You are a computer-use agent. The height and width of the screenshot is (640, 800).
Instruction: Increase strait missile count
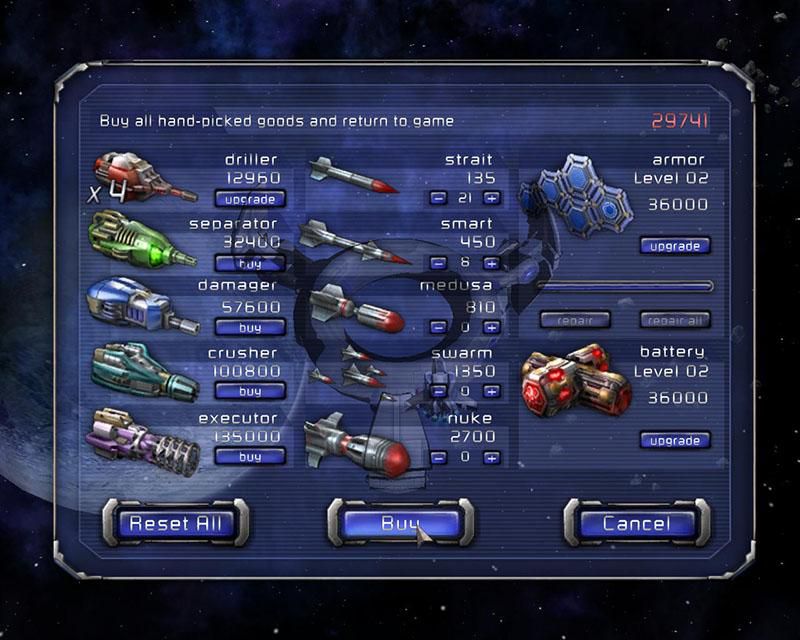coord(491,199)
